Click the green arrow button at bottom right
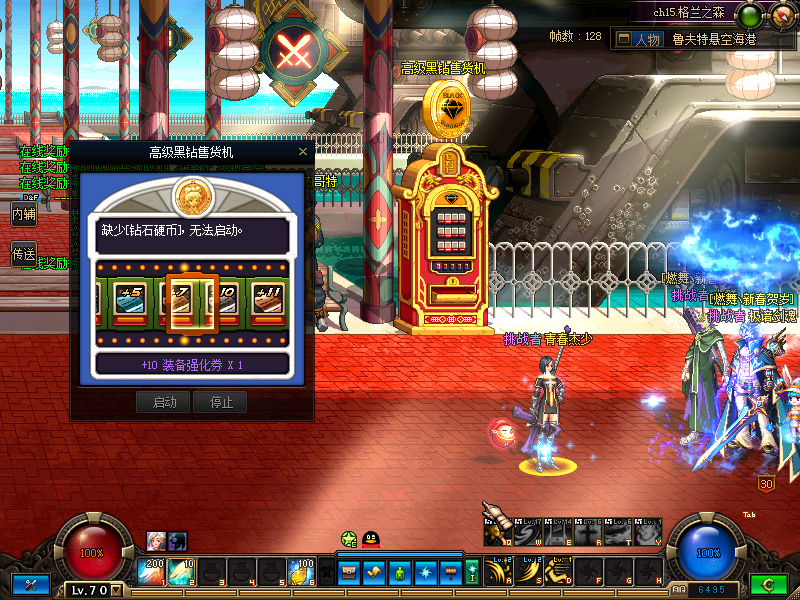 [x=768, y=584]
